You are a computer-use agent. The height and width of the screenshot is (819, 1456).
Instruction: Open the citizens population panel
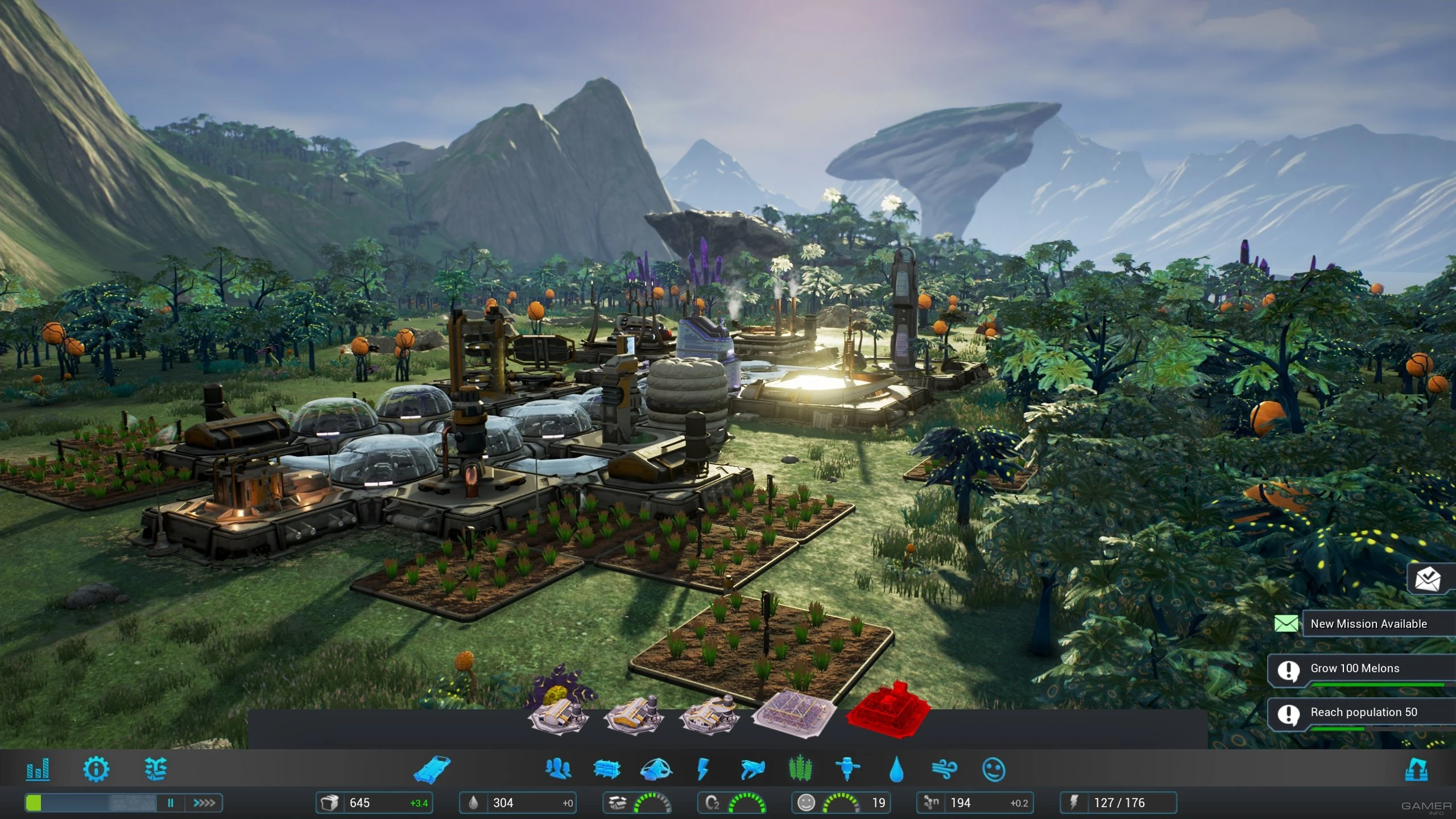pyautogui.click(x=560, y=770)
